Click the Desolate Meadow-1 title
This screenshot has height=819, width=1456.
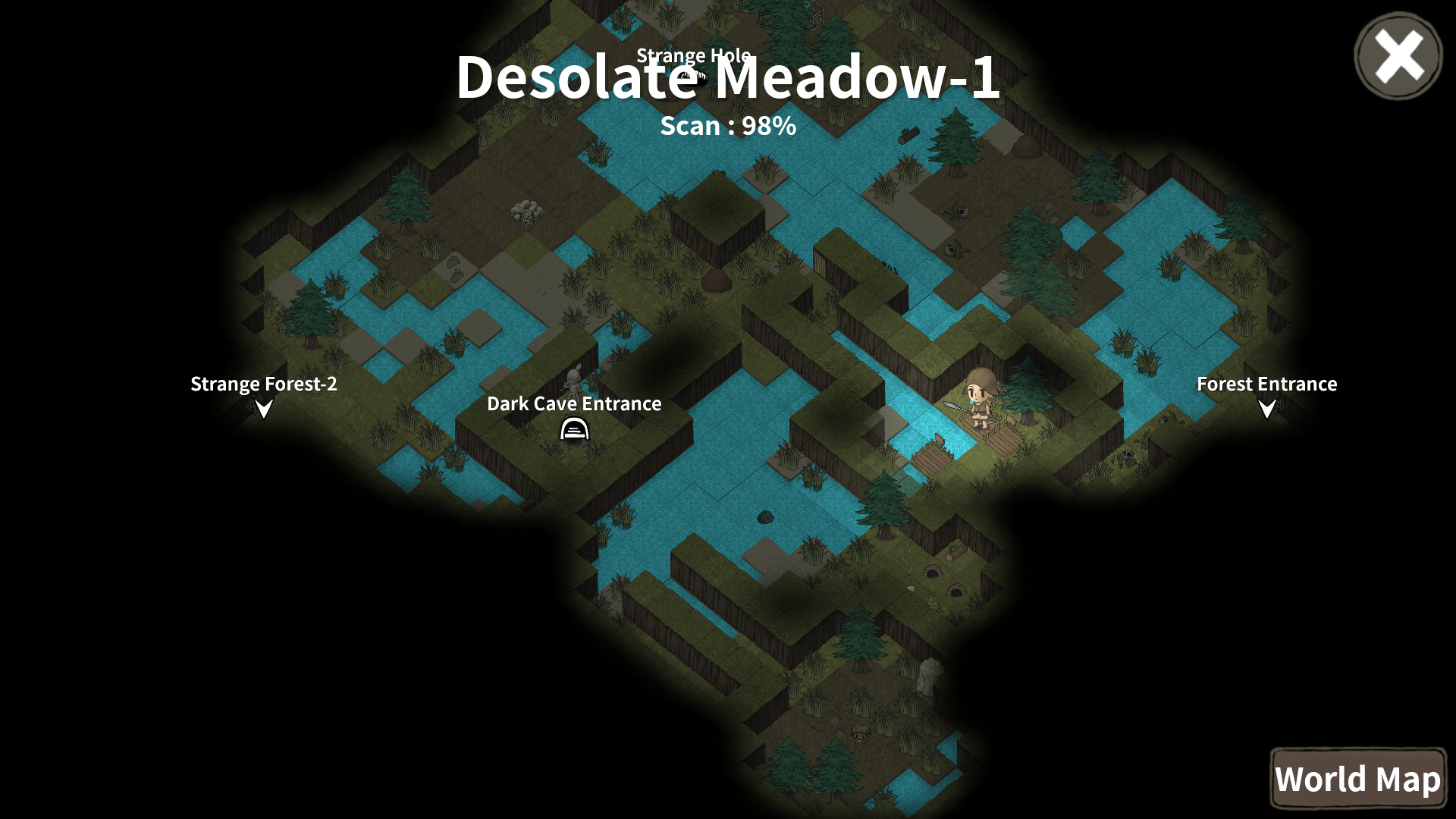727,81
